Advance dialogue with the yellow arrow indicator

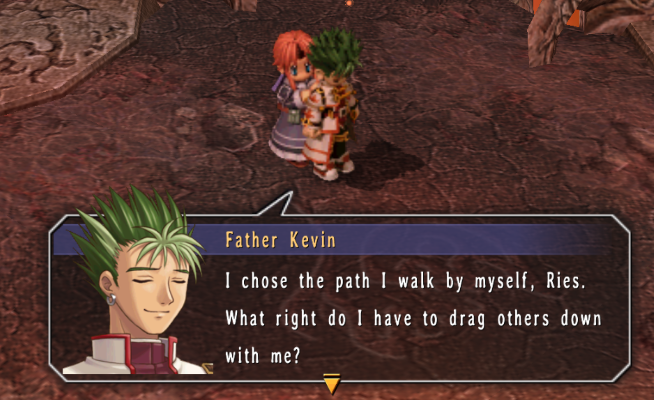pyautogui.click(x=332, y=383)
